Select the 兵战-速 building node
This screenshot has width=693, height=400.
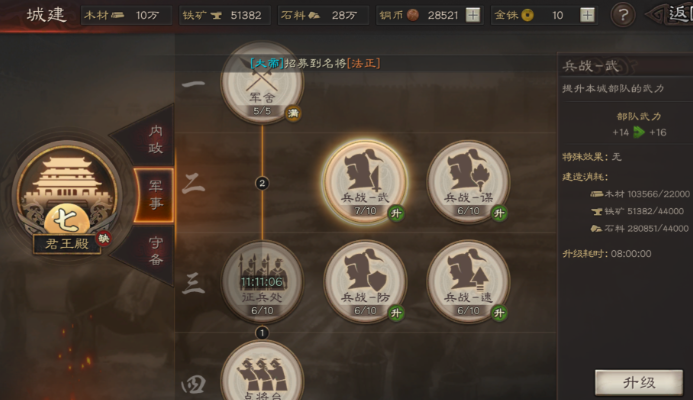468,280
